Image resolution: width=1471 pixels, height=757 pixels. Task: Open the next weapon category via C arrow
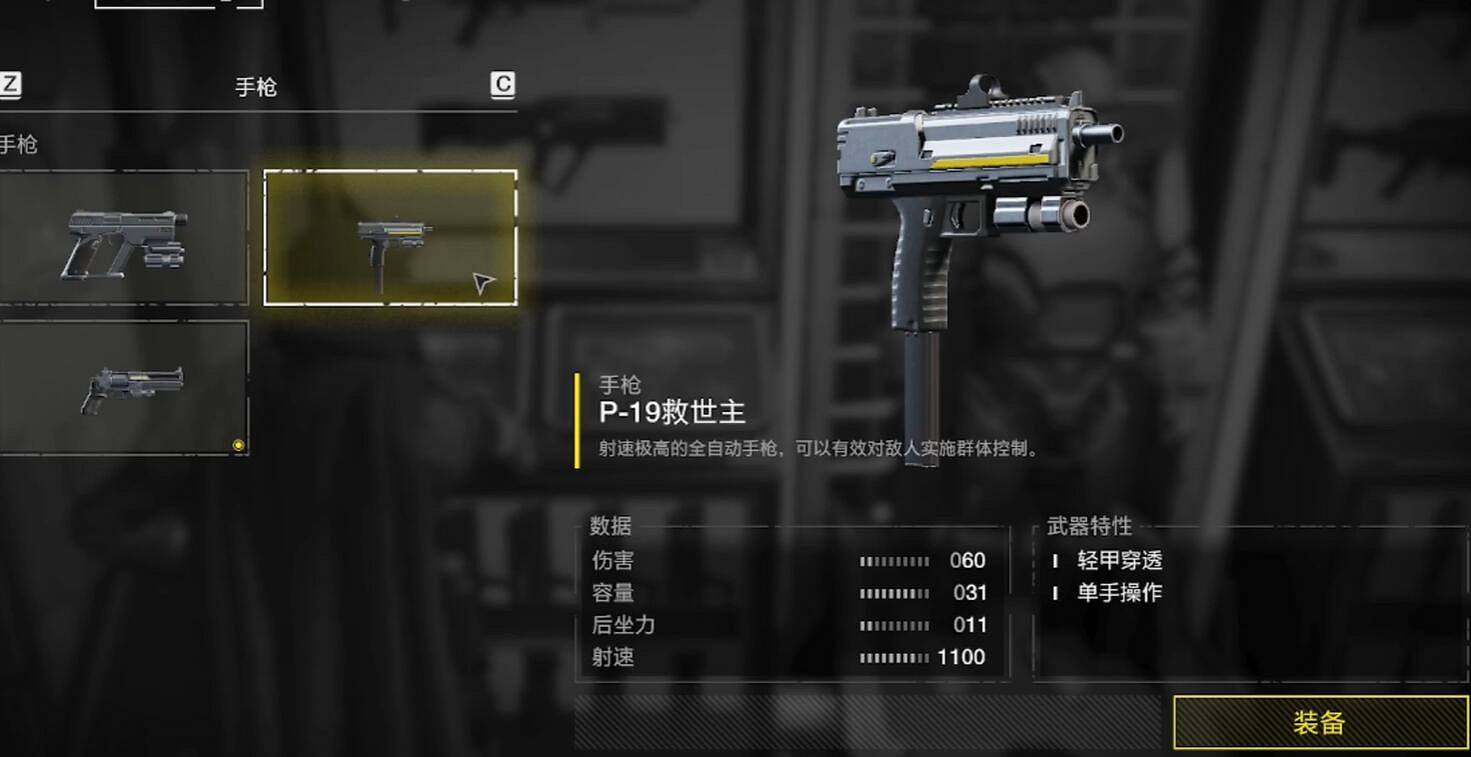(x=503, y=87)
